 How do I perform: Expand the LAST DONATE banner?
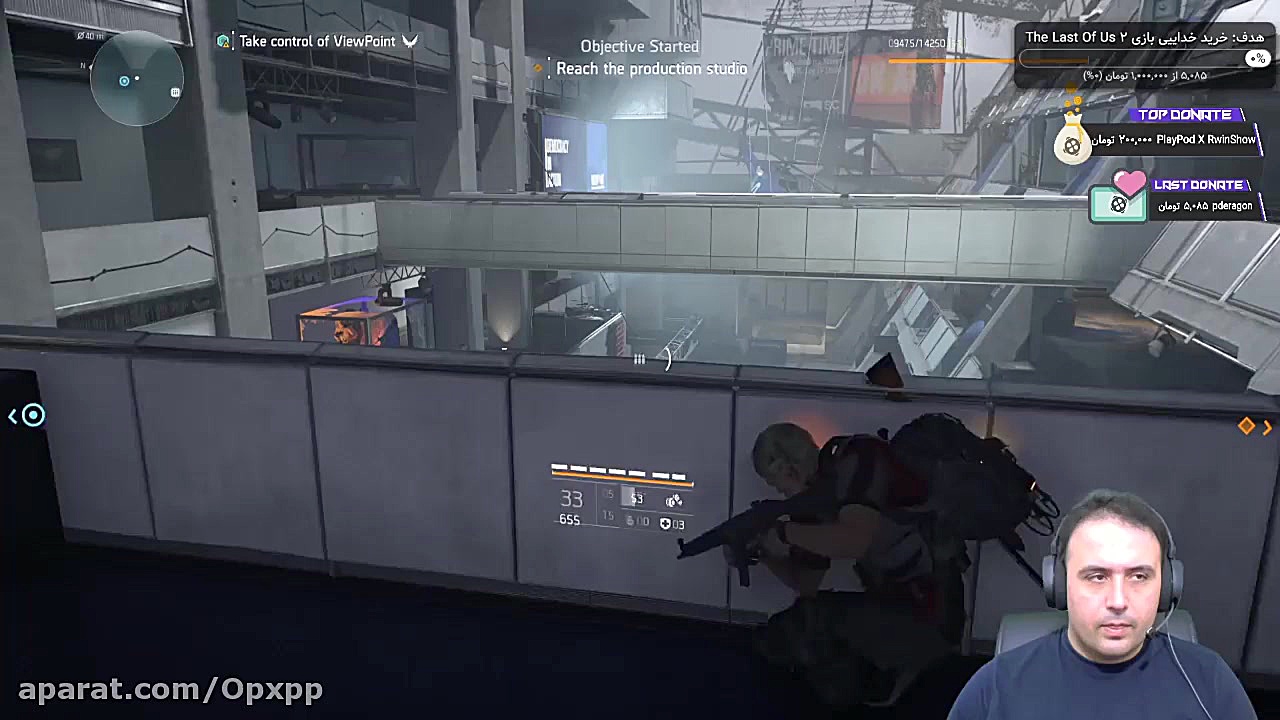pos(1198,184)
